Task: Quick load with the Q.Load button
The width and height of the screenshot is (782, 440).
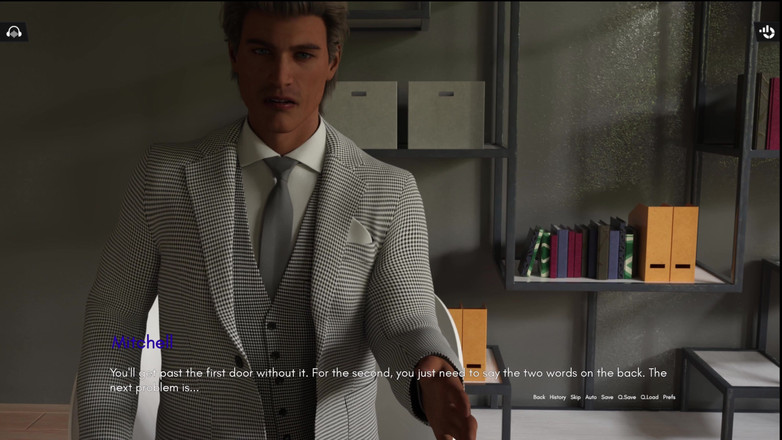Action: tap(650, 397)
